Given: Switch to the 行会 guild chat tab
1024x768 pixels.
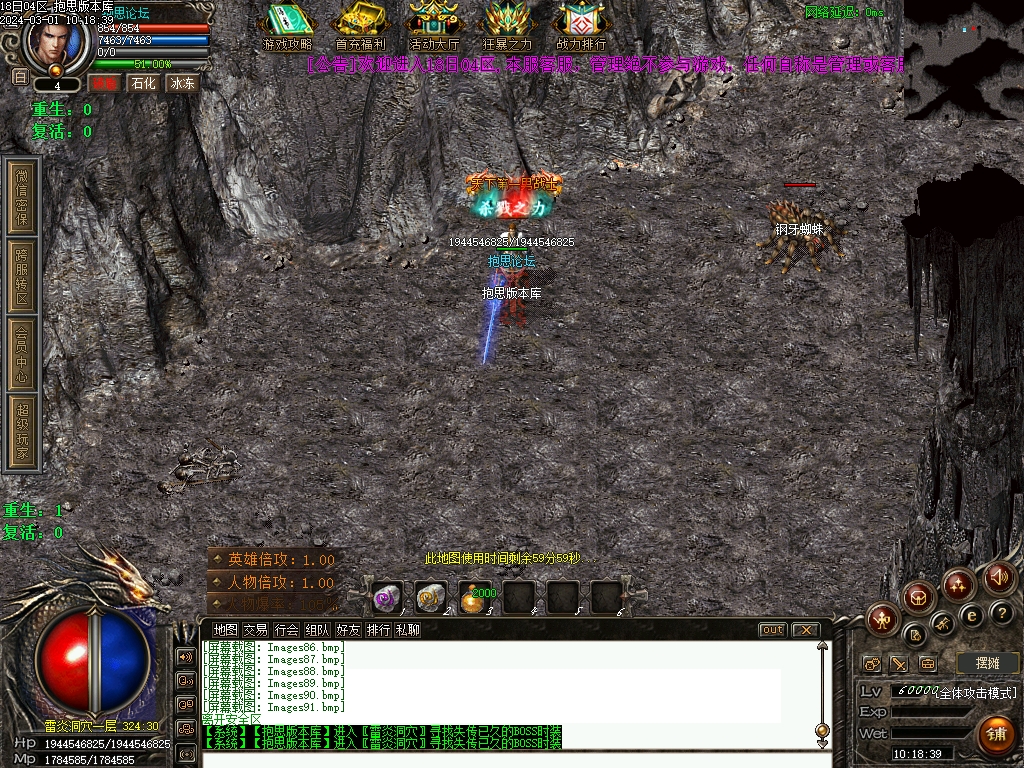Looking at the screenshot, I should (x=287, y=630).
